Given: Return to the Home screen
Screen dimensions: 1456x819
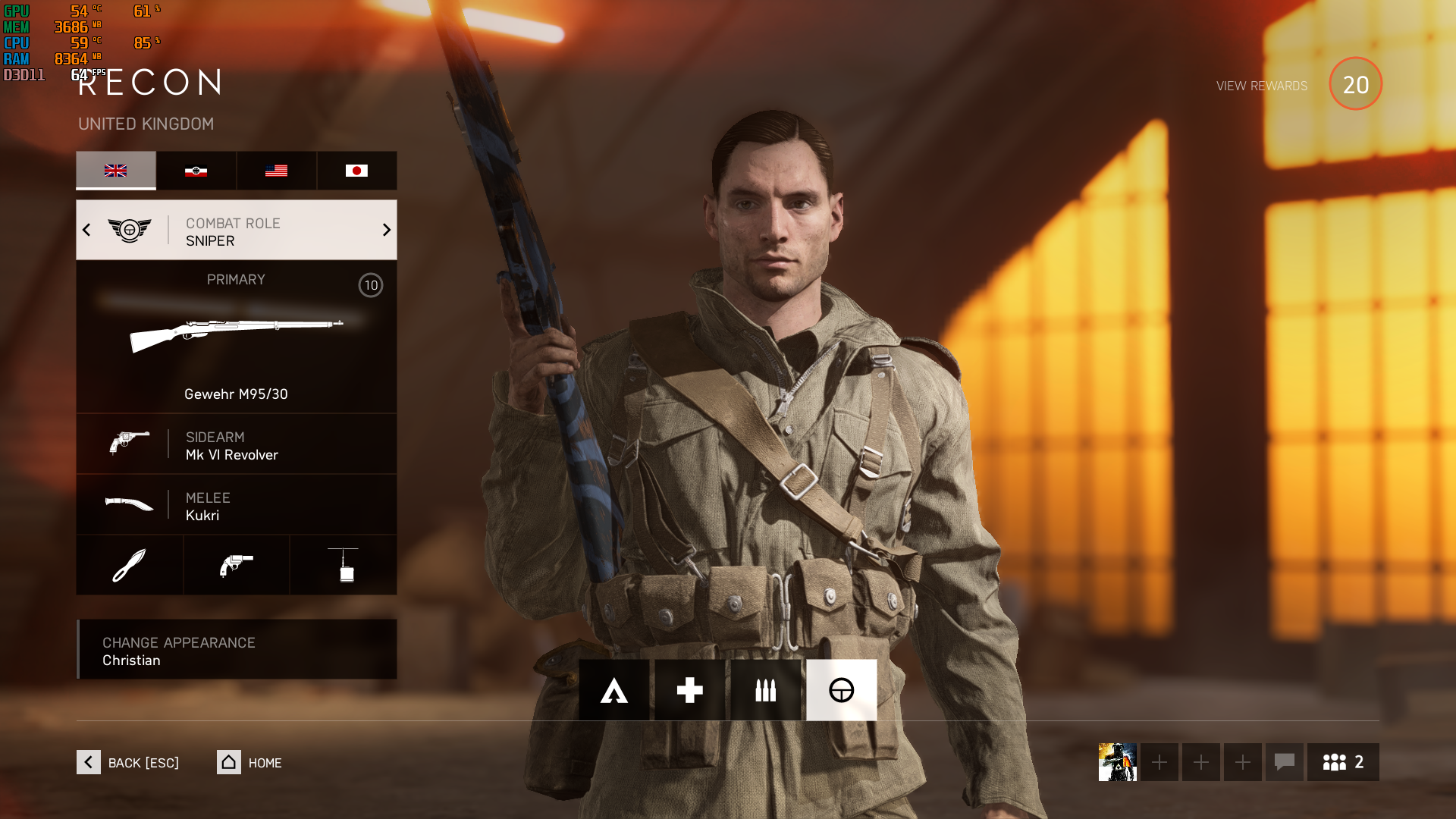Looking at the screenshot, I should pos(249,762).
